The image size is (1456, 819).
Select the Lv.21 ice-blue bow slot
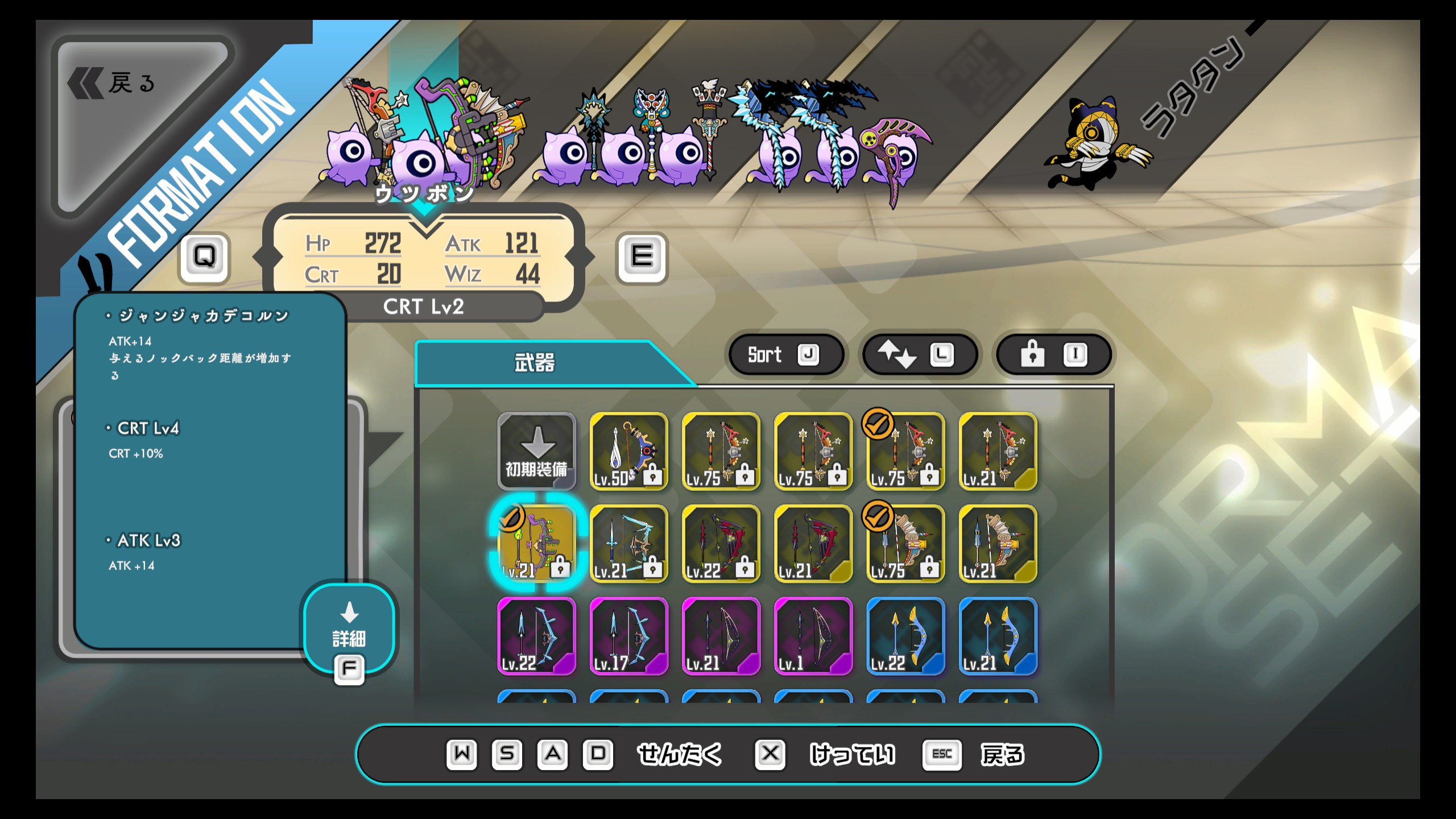tap(628, 544)
